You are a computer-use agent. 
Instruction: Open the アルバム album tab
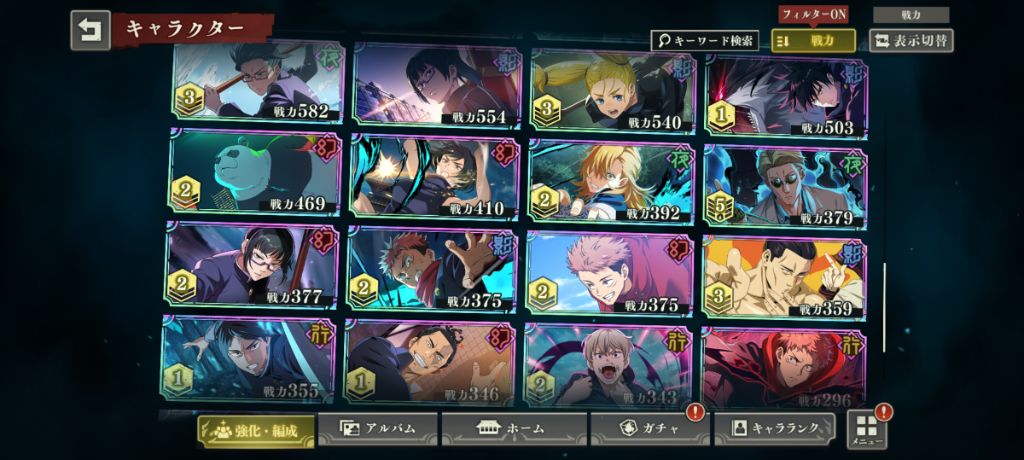coord(377,428)
